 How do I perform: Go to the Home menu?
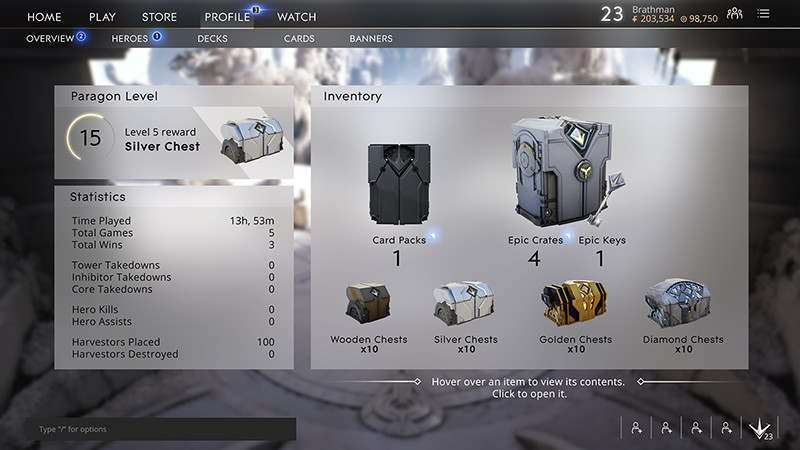point(44,17)
